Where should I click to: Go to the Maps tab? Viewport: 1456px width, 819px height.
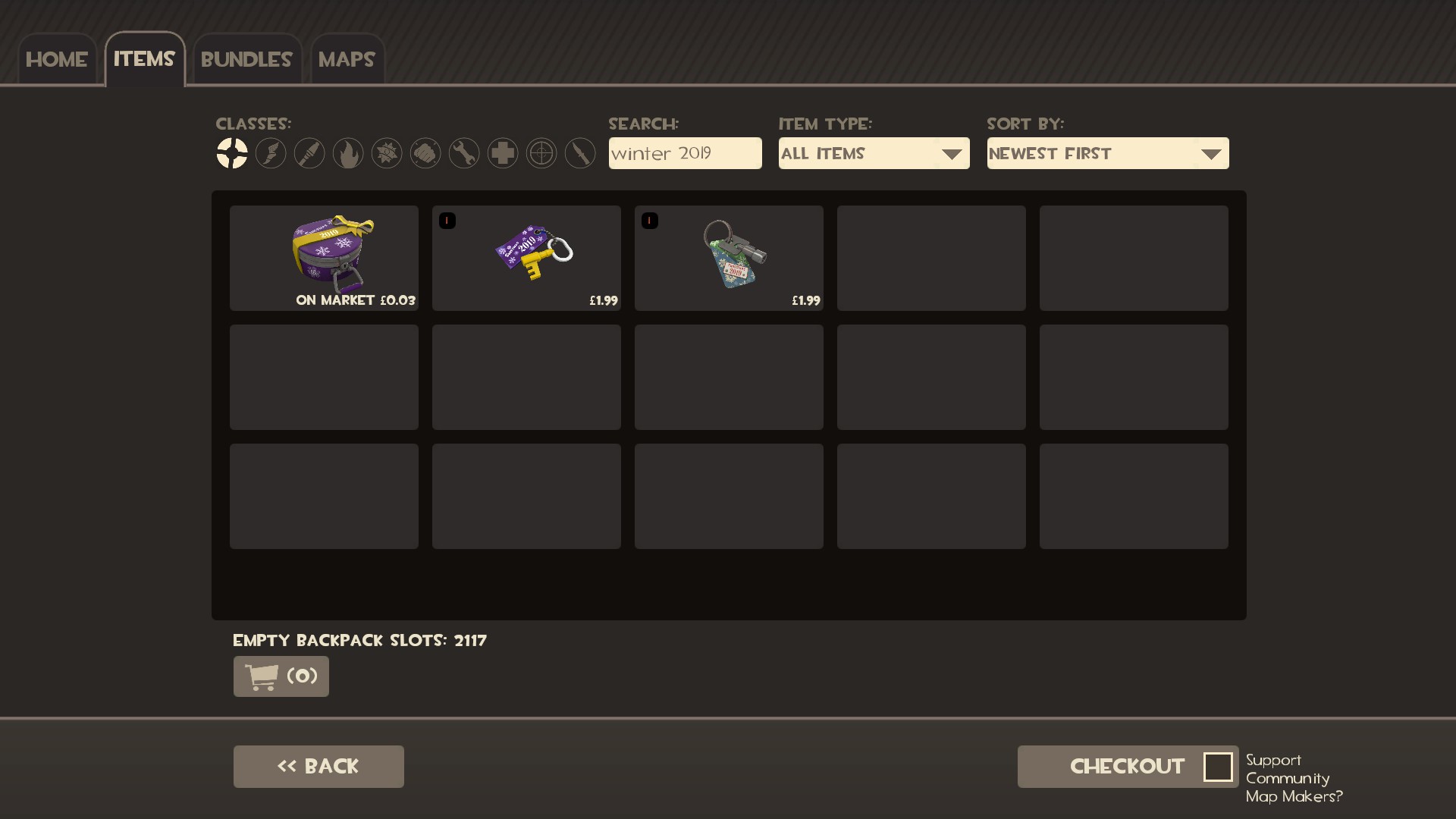tap(347, 58)
